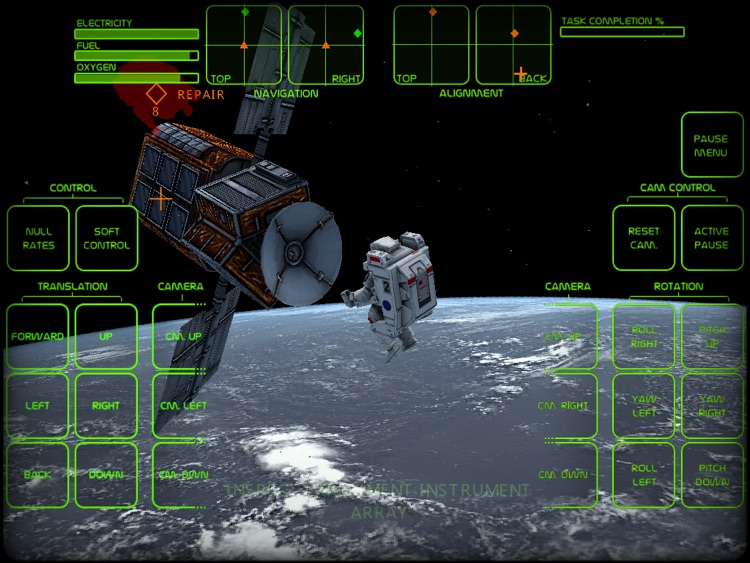Screen dimensions: 750x563
Task: Activate Roll Left rotation
Action: coord(643,474)
